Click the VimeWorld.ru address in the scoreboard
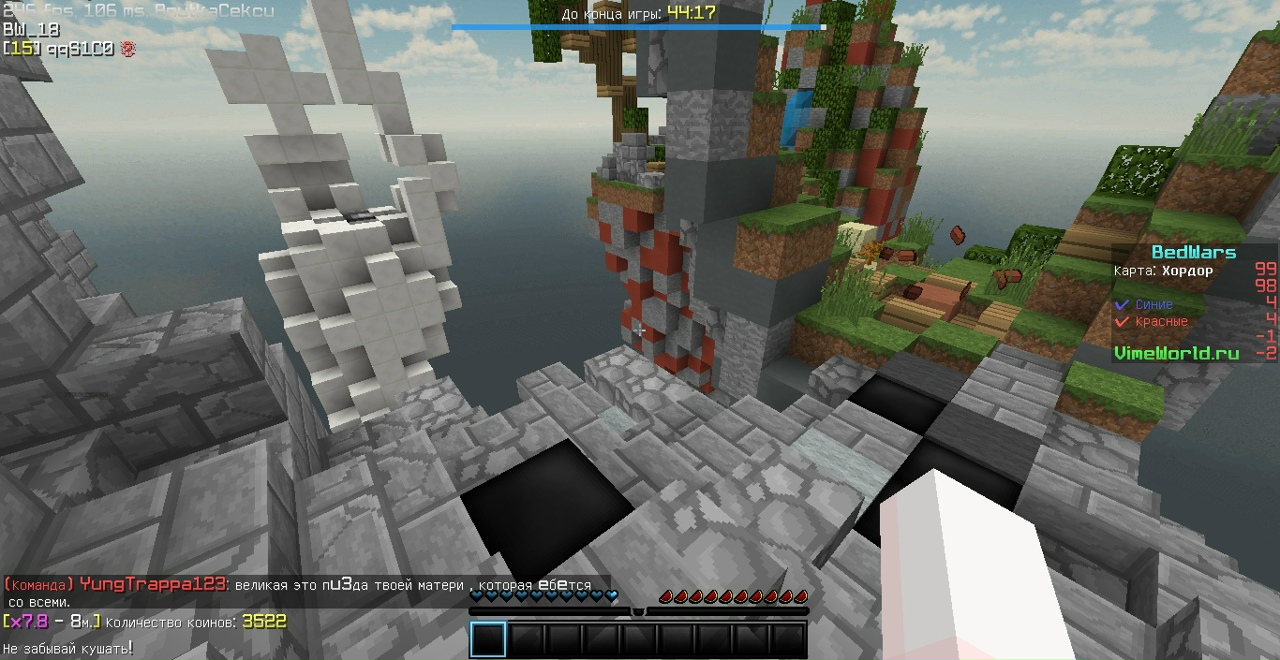The width and height of the screenshot is (1280, 660). 1176,353
